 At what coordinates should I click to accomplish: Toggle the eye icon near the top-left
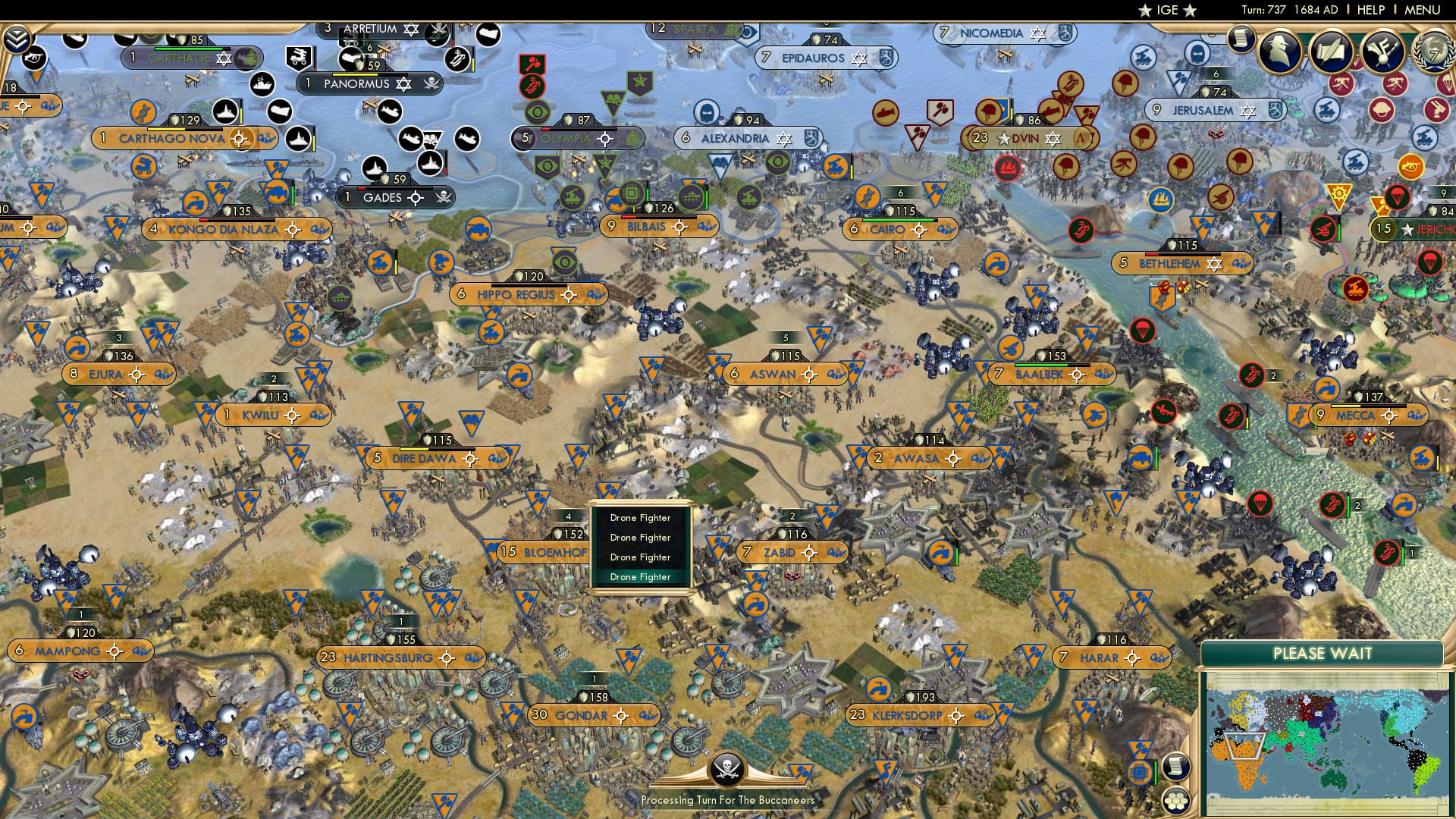[36, 58]
